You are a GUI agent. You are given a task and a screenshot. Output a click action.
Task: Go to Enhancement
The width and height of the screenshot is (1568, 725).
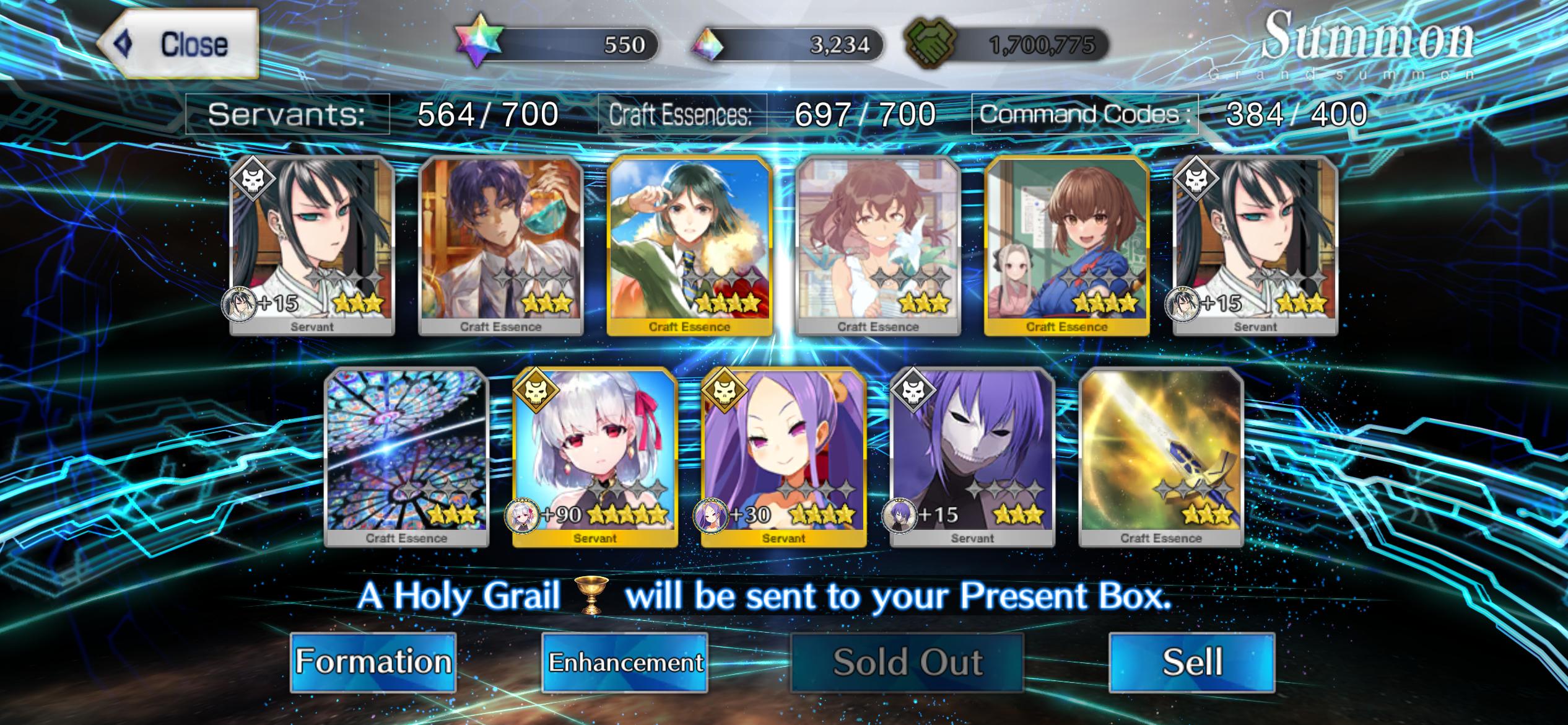click(625, 662)
